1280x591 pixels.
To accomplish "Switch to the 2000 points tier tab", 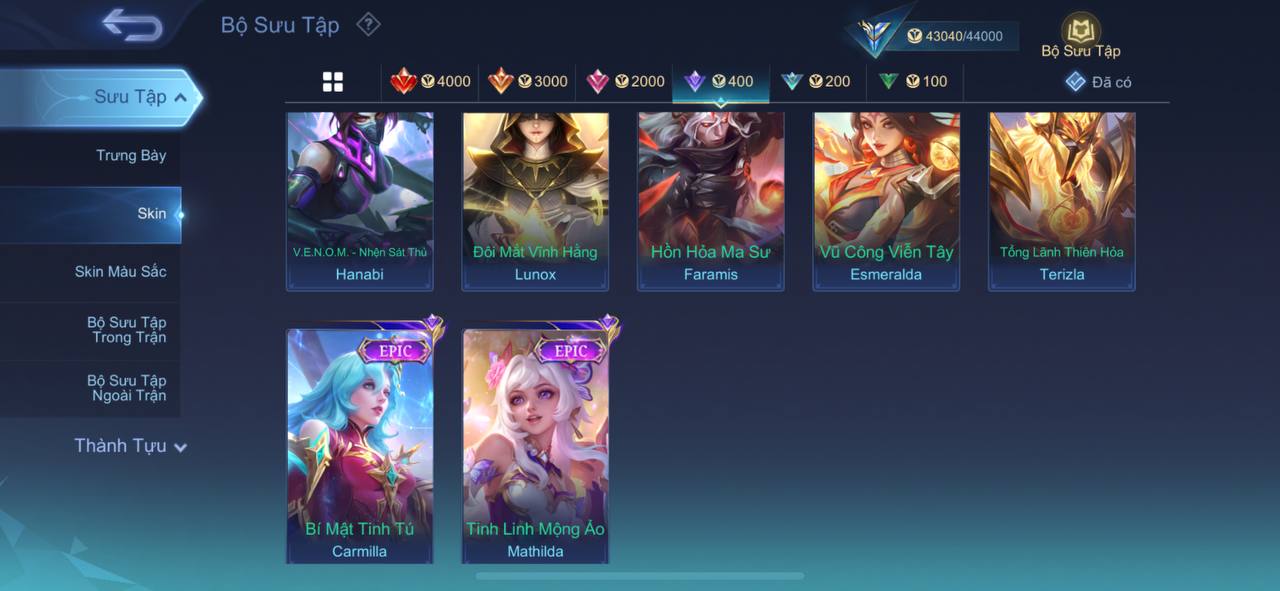I will [x=625, y=82].
